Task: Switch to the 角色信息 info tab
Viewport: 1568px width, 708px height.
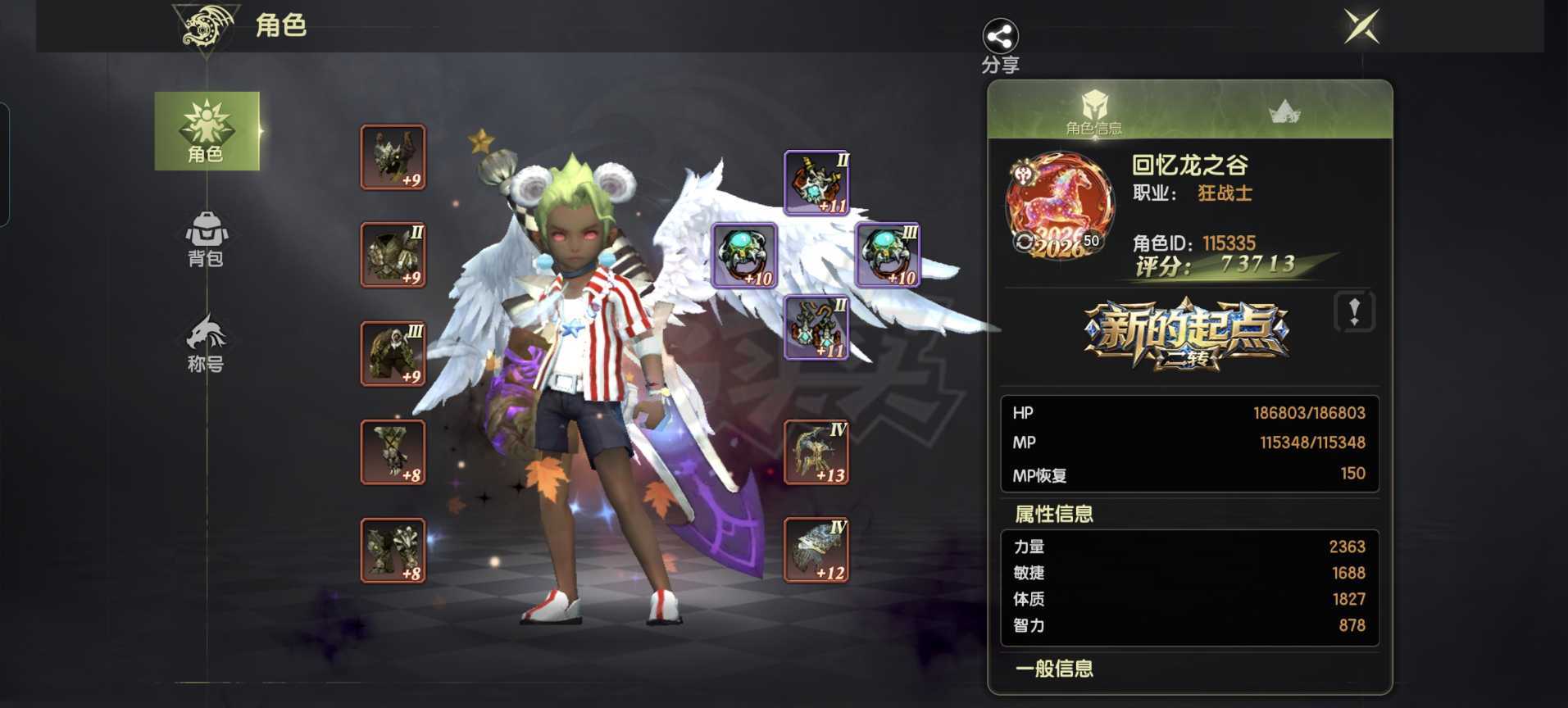Action: pyautogui.click(x=1093, y=111)
